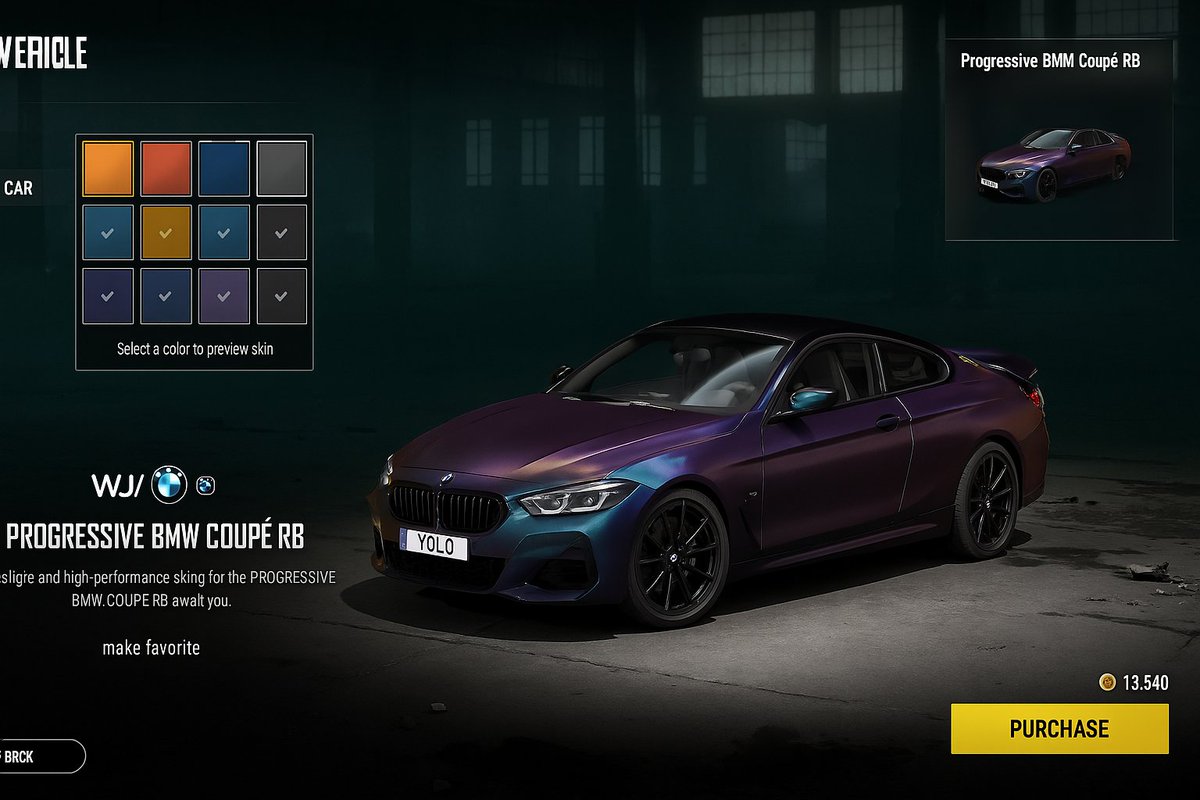The image size is (1200, 800).
Task: Click the 'make favorite' option
Action: click(151, 648)
